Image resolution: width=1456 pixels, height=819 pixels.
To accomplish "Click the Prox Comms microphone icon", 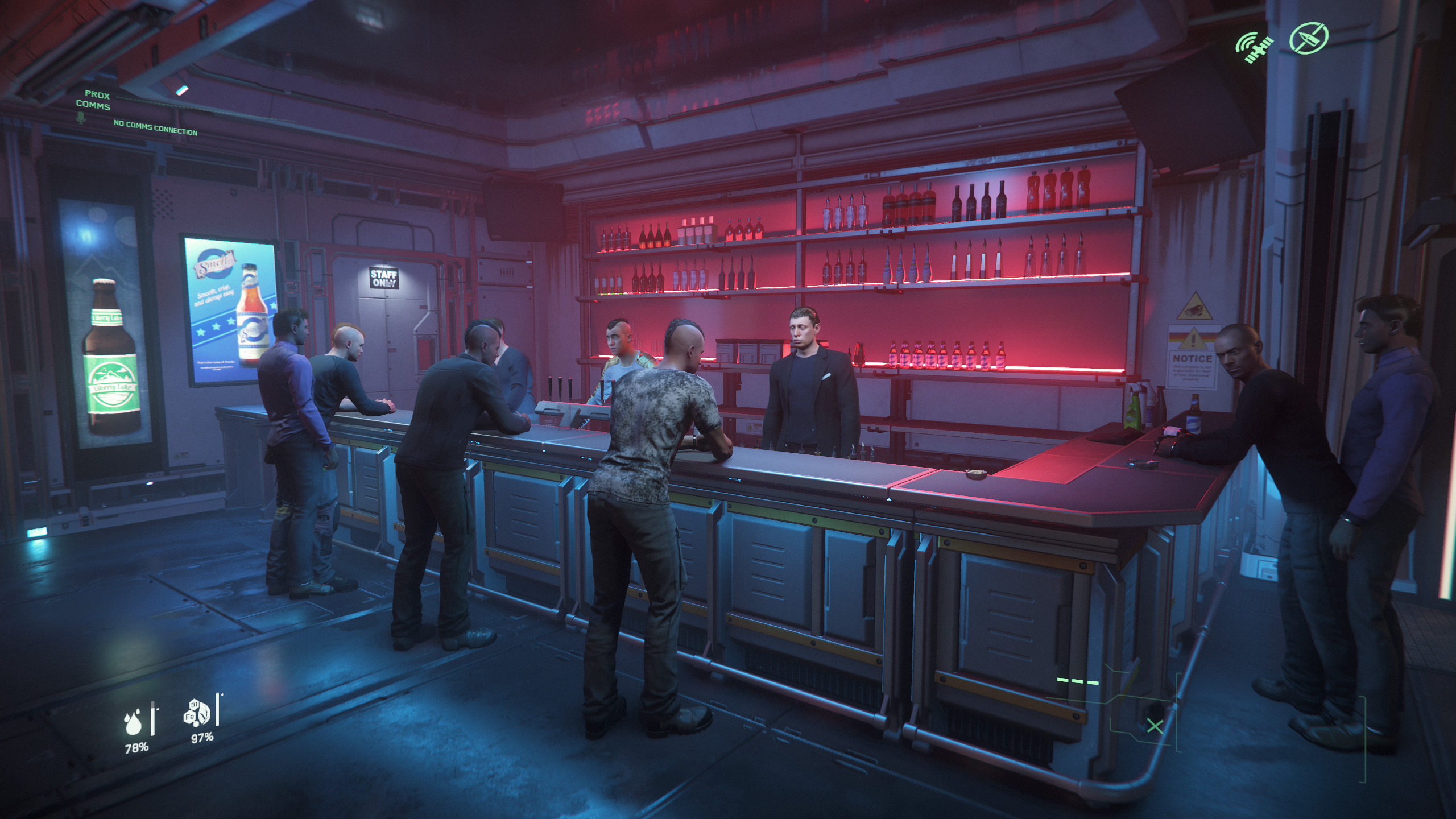I will pyautogui.click(x=81, y=118).
